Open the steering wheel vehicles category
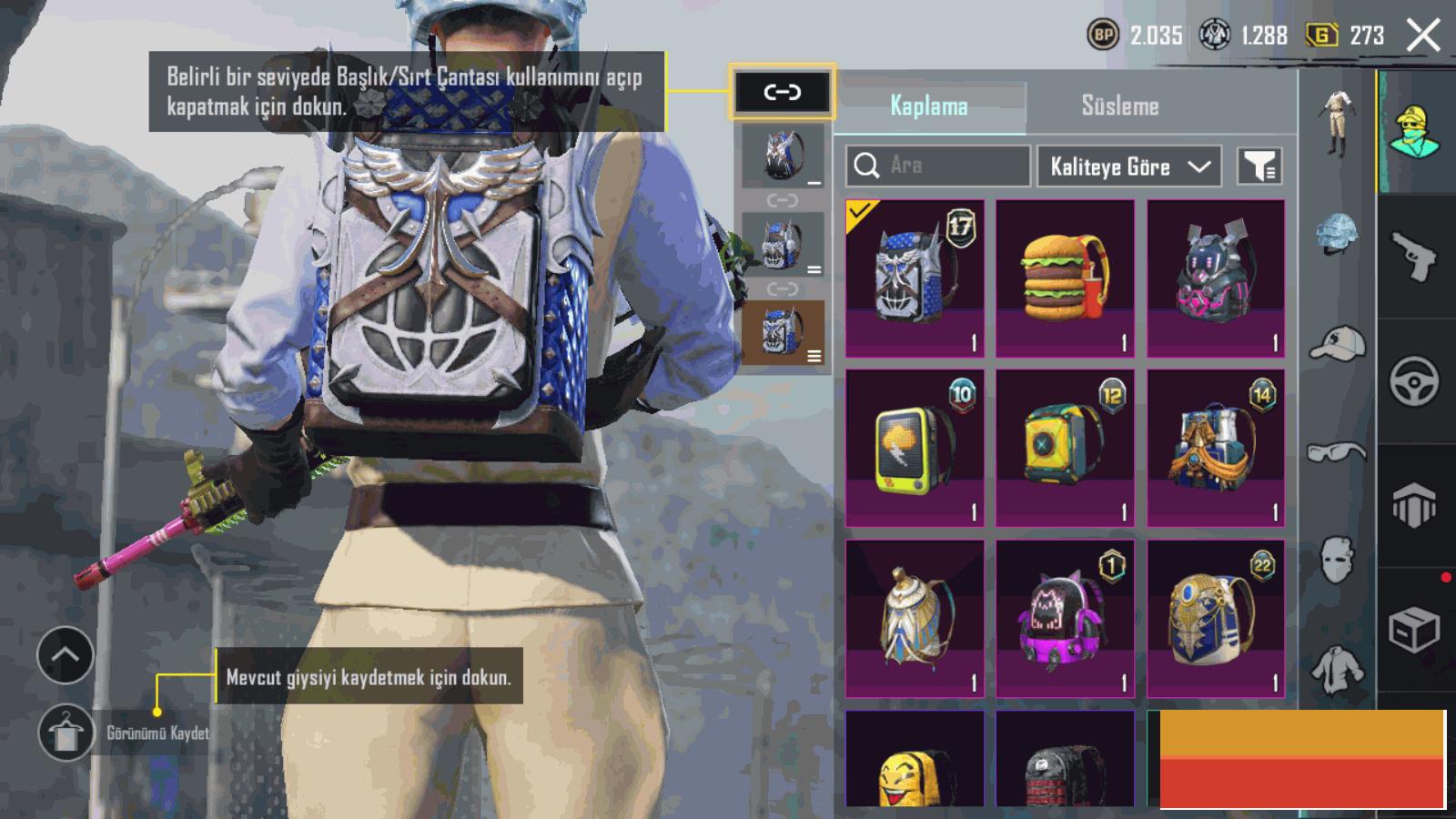Image resolution: width=1456 pixels, height=819 pixels. tap(1414, 380)
